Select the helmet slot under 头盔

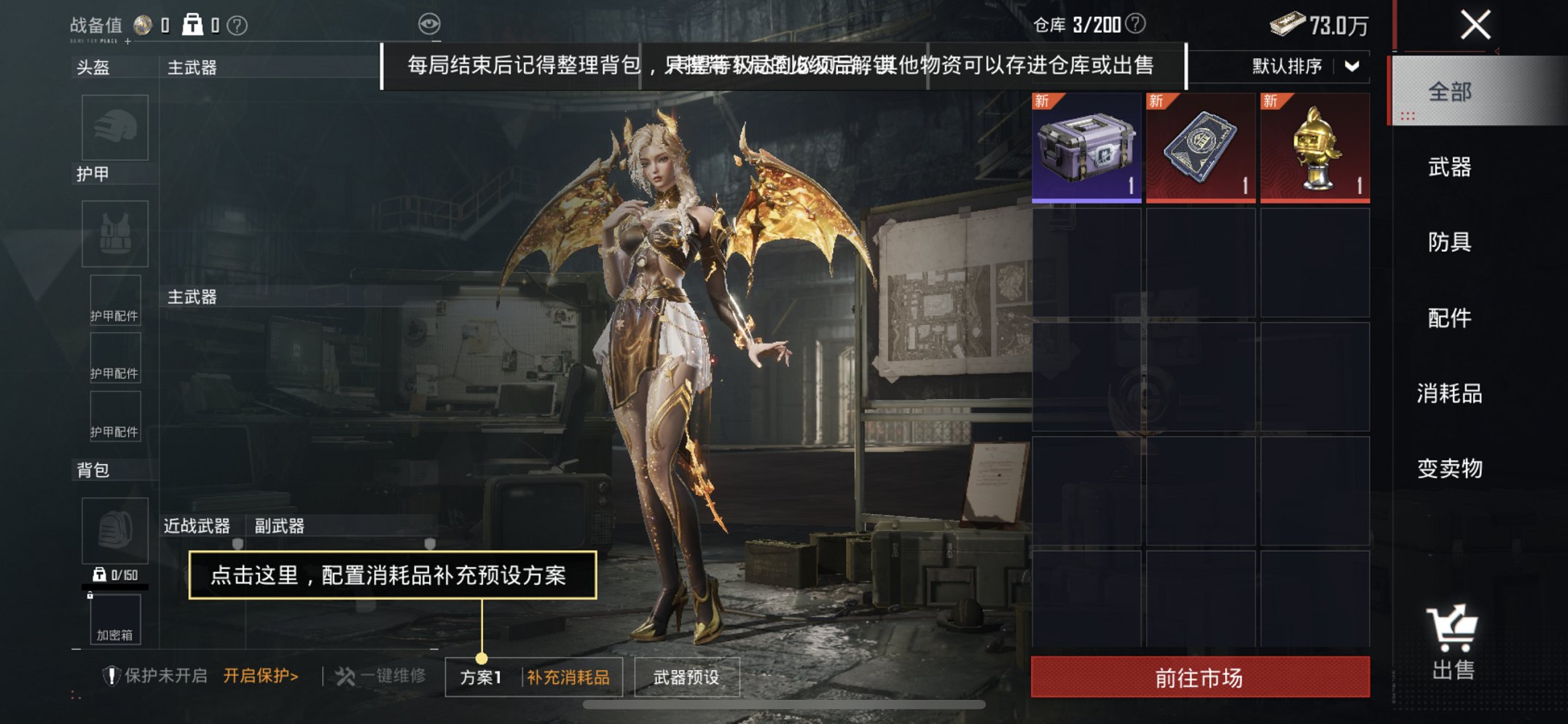[x=114, y=128]
